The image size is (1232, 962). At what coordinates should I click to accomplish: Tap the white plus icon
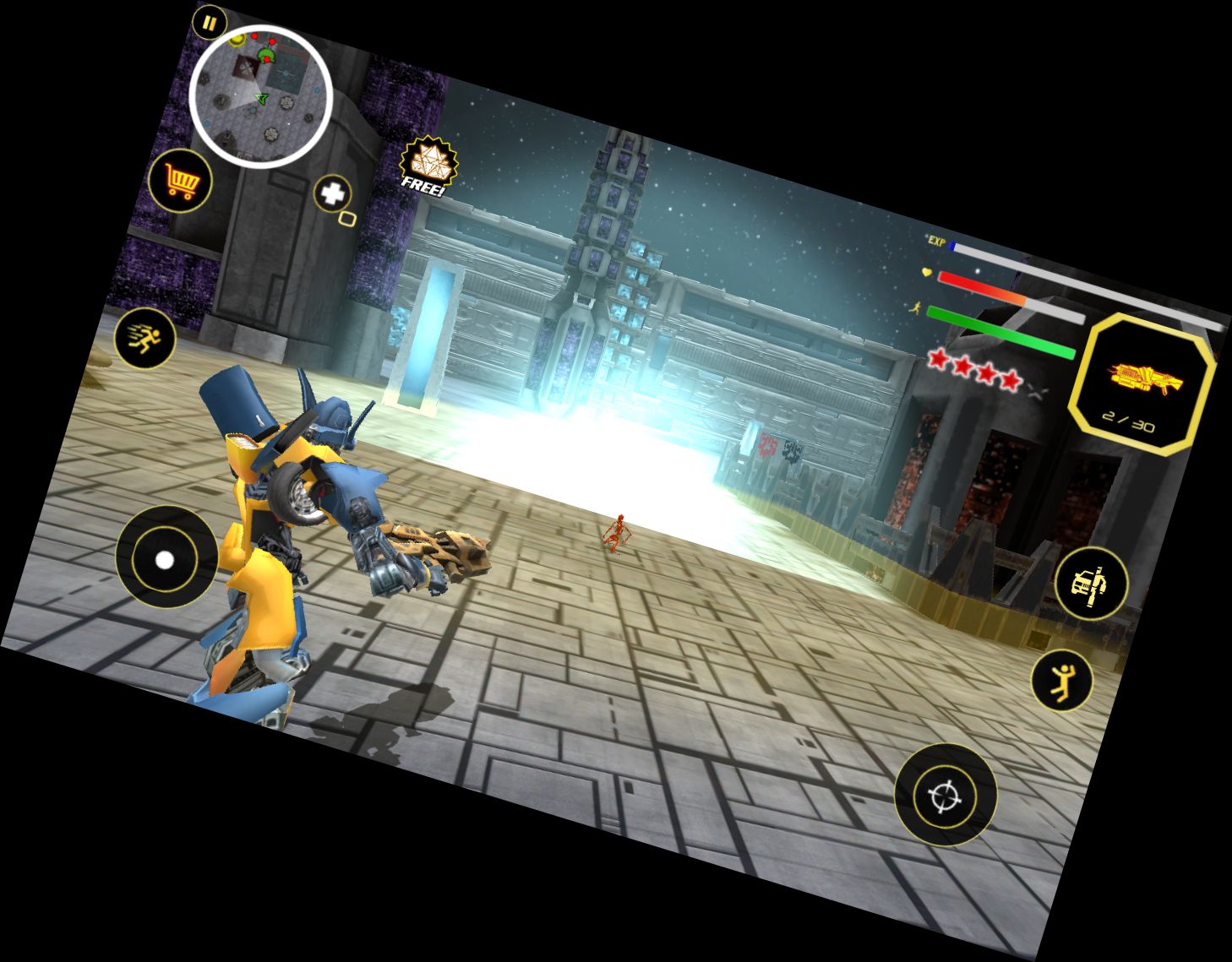pos(333,194)
